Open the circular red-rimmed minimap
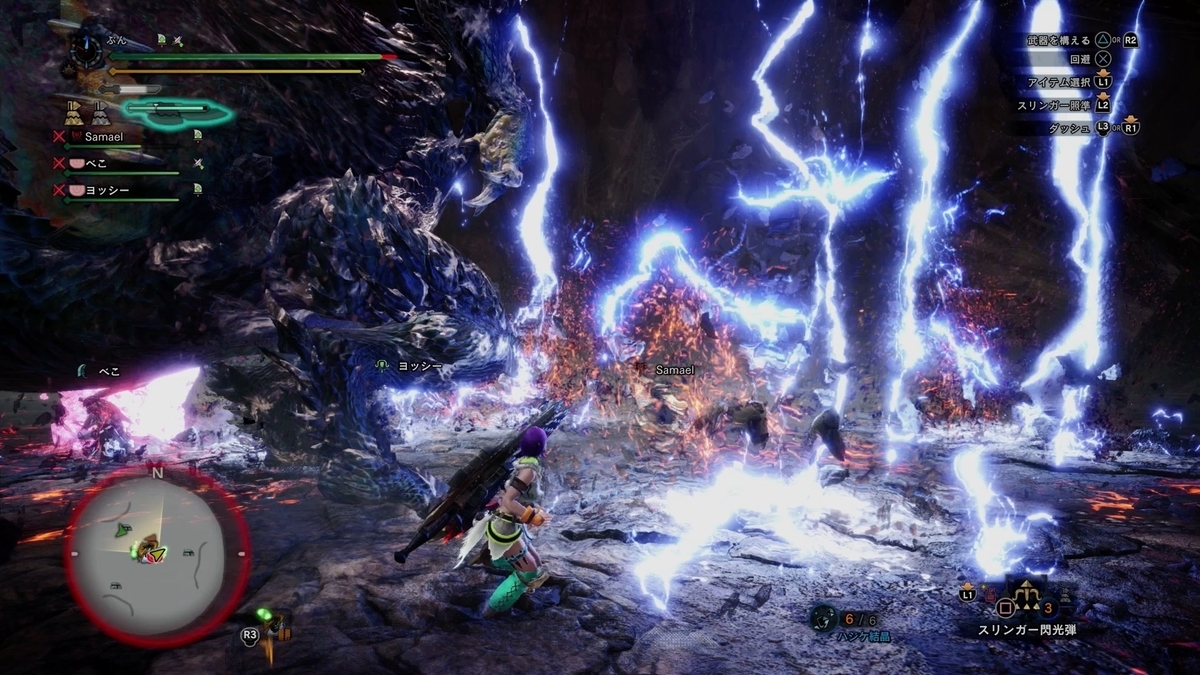1200x675 pixels. 156,553
